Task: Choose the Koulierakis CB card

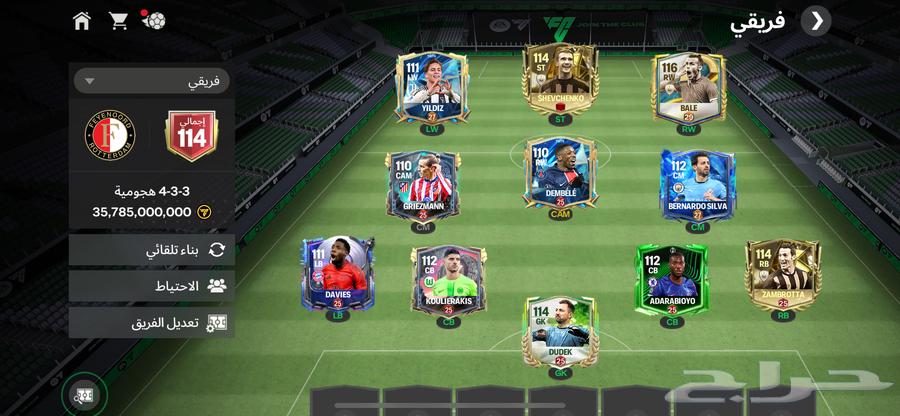Action: point(448,280)
